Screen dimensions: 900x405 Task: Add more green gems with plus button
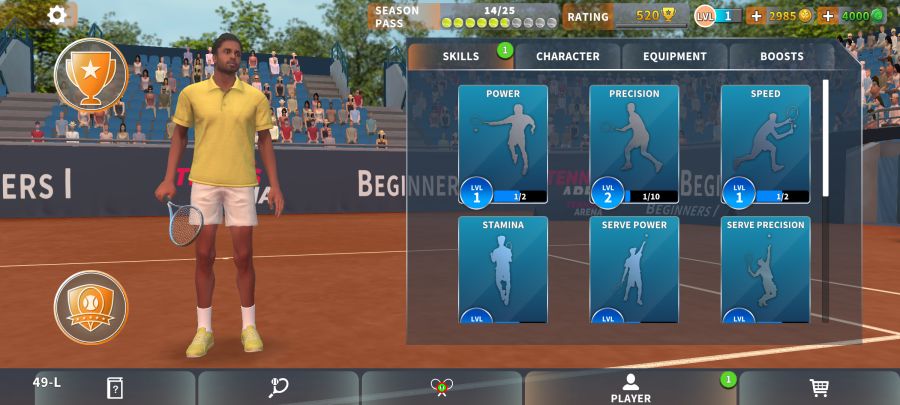(x=827, y=16)
